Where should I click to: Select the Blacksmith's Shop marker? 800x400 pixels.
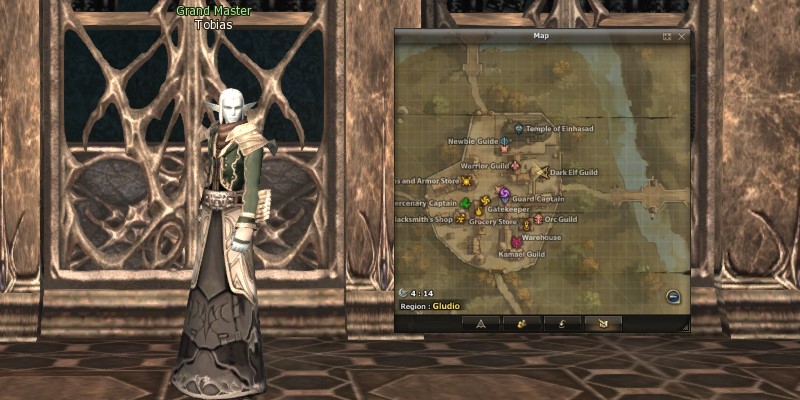[461, 218]
